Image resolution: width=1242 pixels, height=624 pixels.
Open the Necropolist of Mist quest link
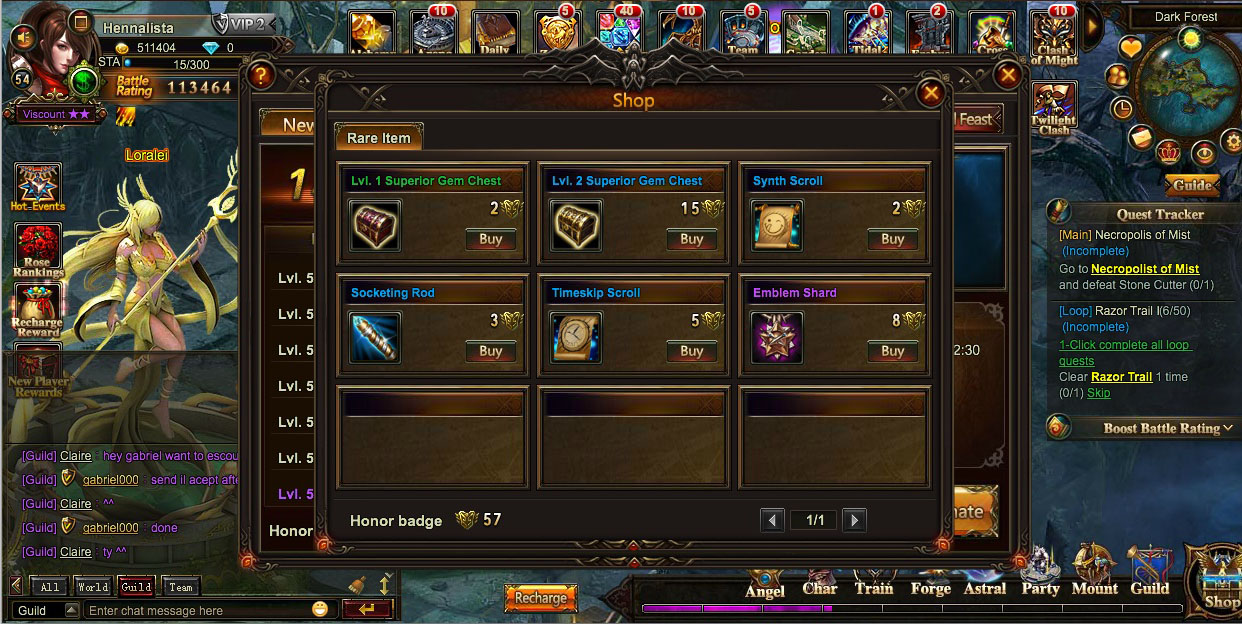tap(1144, 269)
